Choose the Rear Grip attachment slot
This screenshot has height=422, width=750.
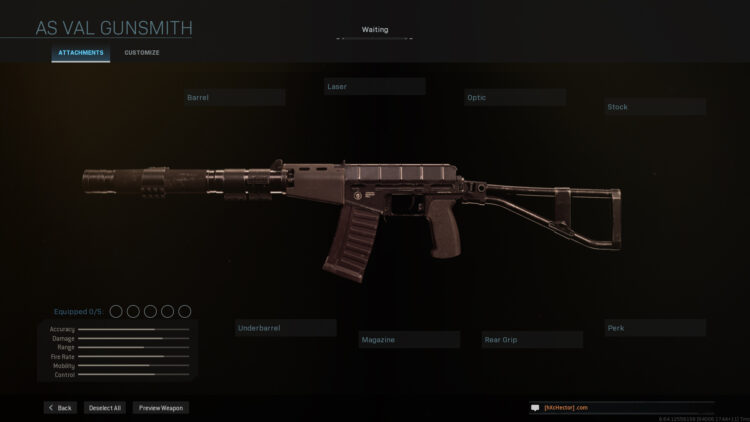[x=532, y=340]
